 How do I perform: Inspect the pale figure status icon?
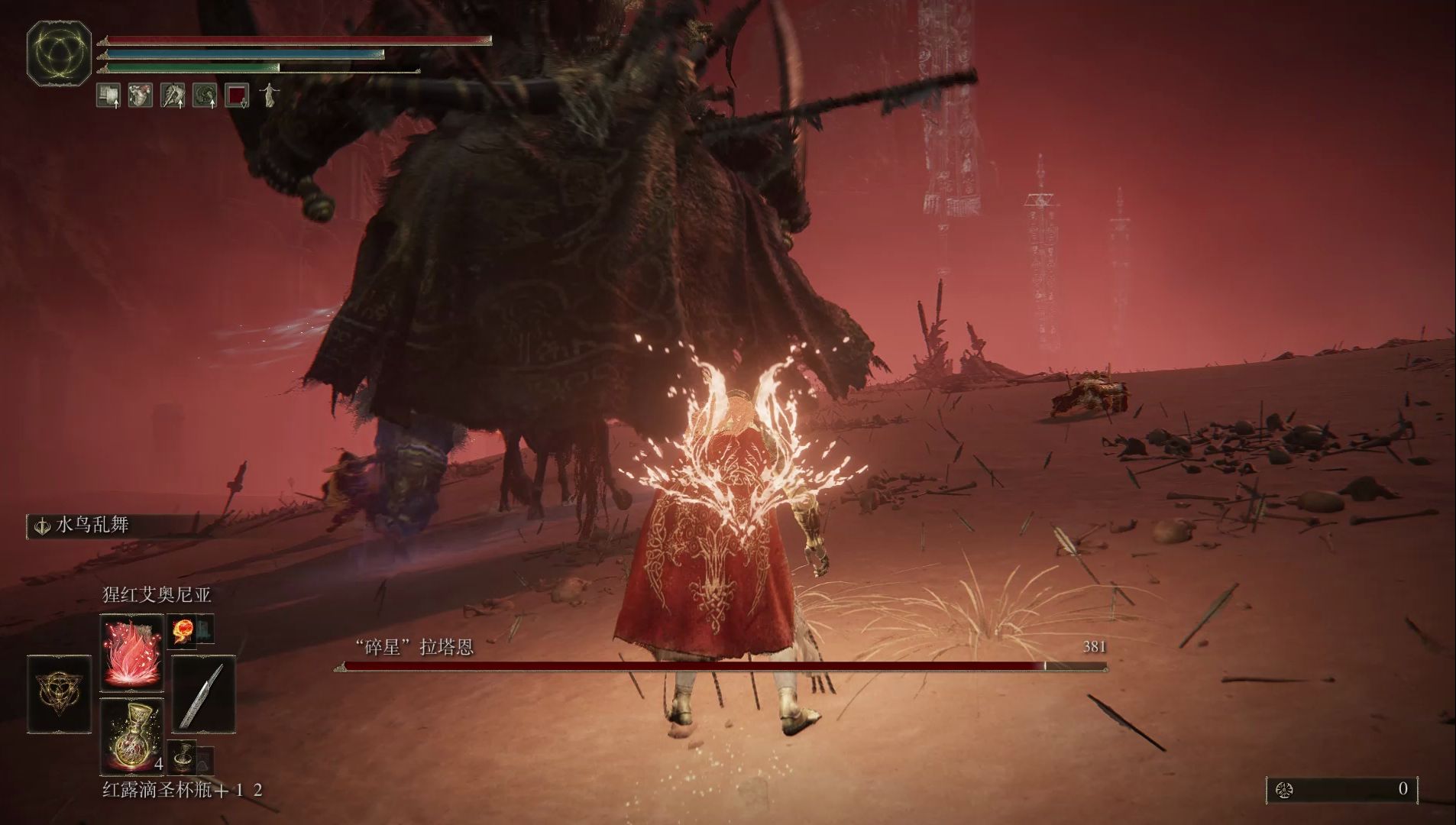coord(269,95)
